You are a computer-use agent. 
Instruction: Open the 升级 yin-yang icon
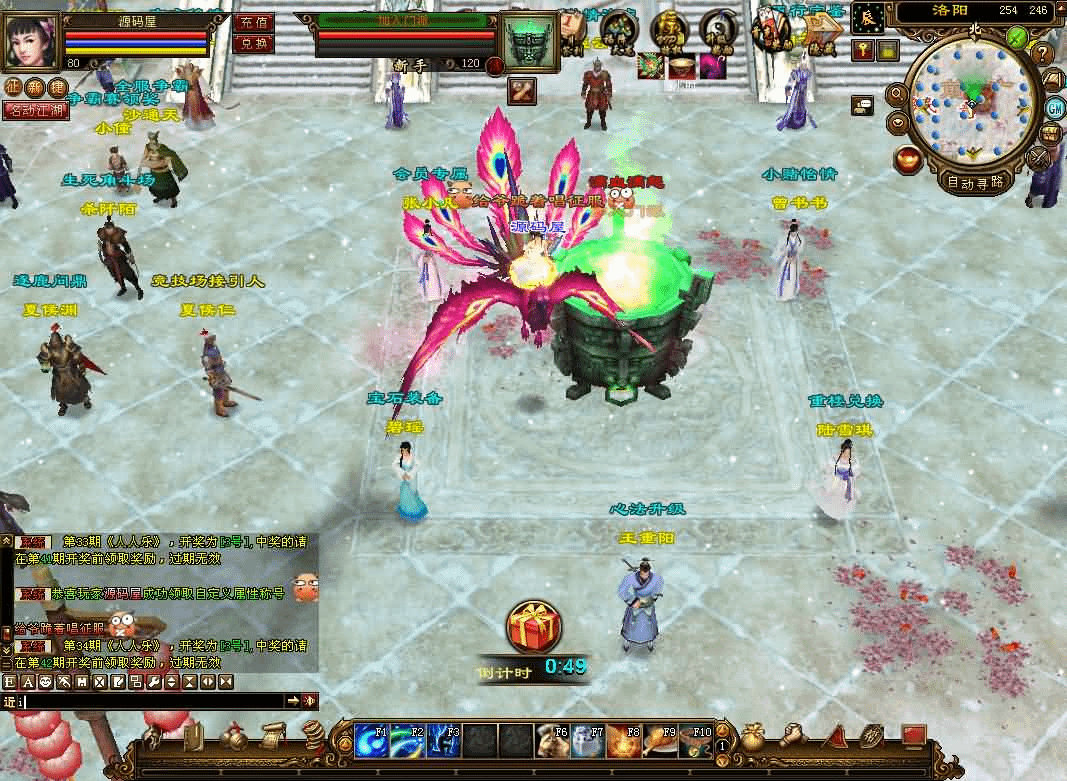(x=718, y=31)
